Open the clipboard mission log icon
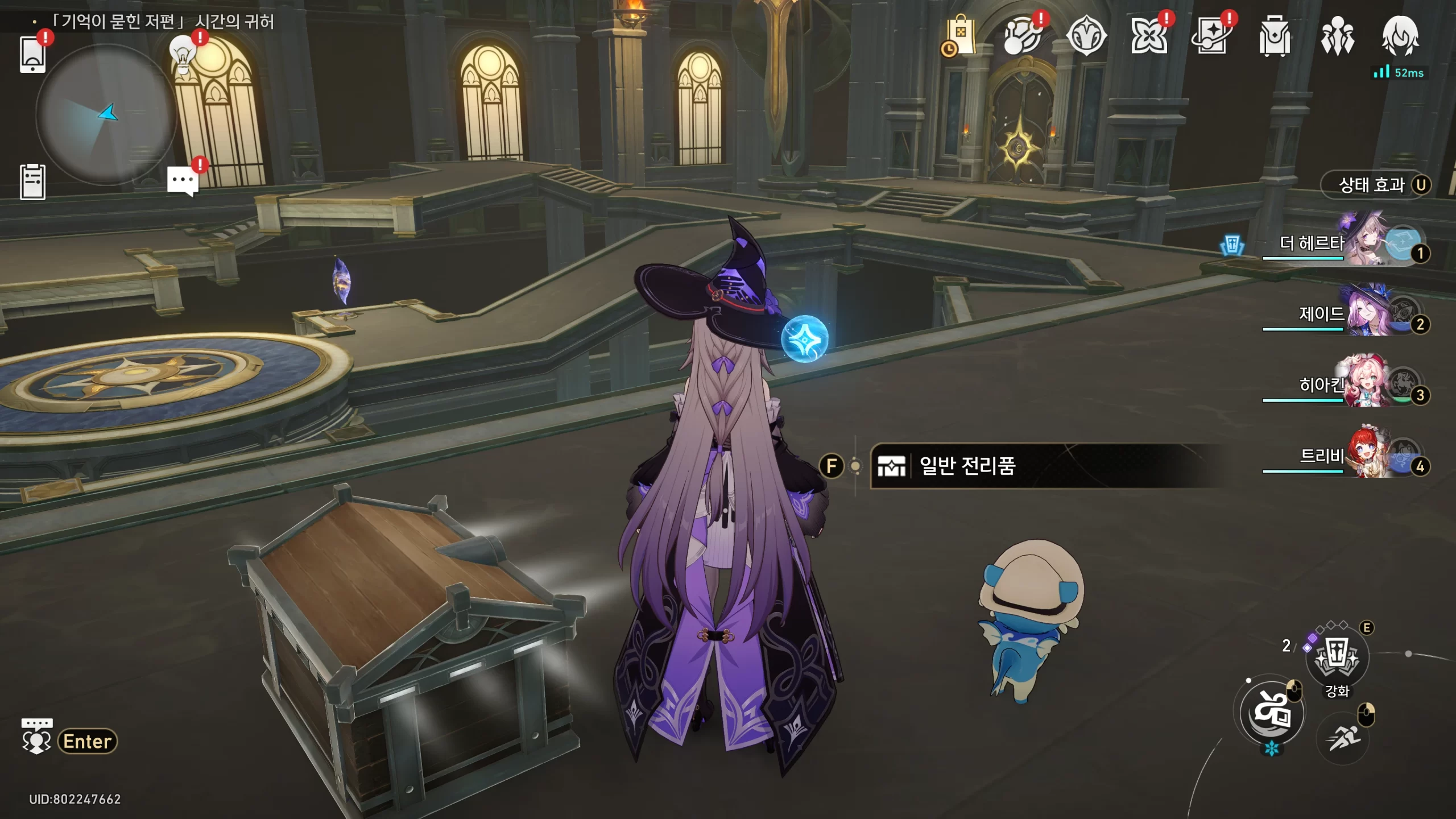 [x=32, y=182]
